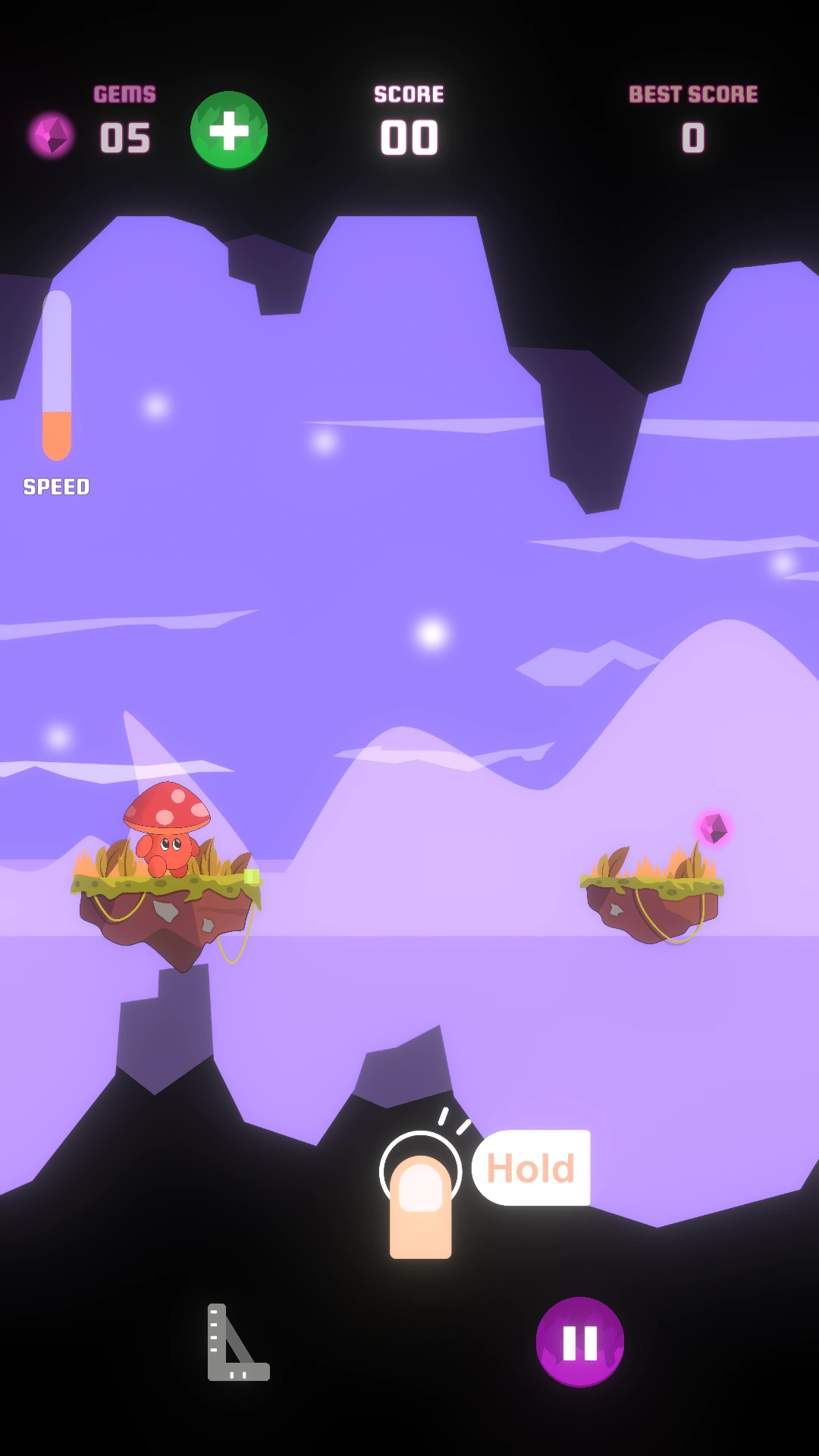Tap the green plus button to add gems
This screenshot has width=819, height=1456.
click(x=229, y=130)
